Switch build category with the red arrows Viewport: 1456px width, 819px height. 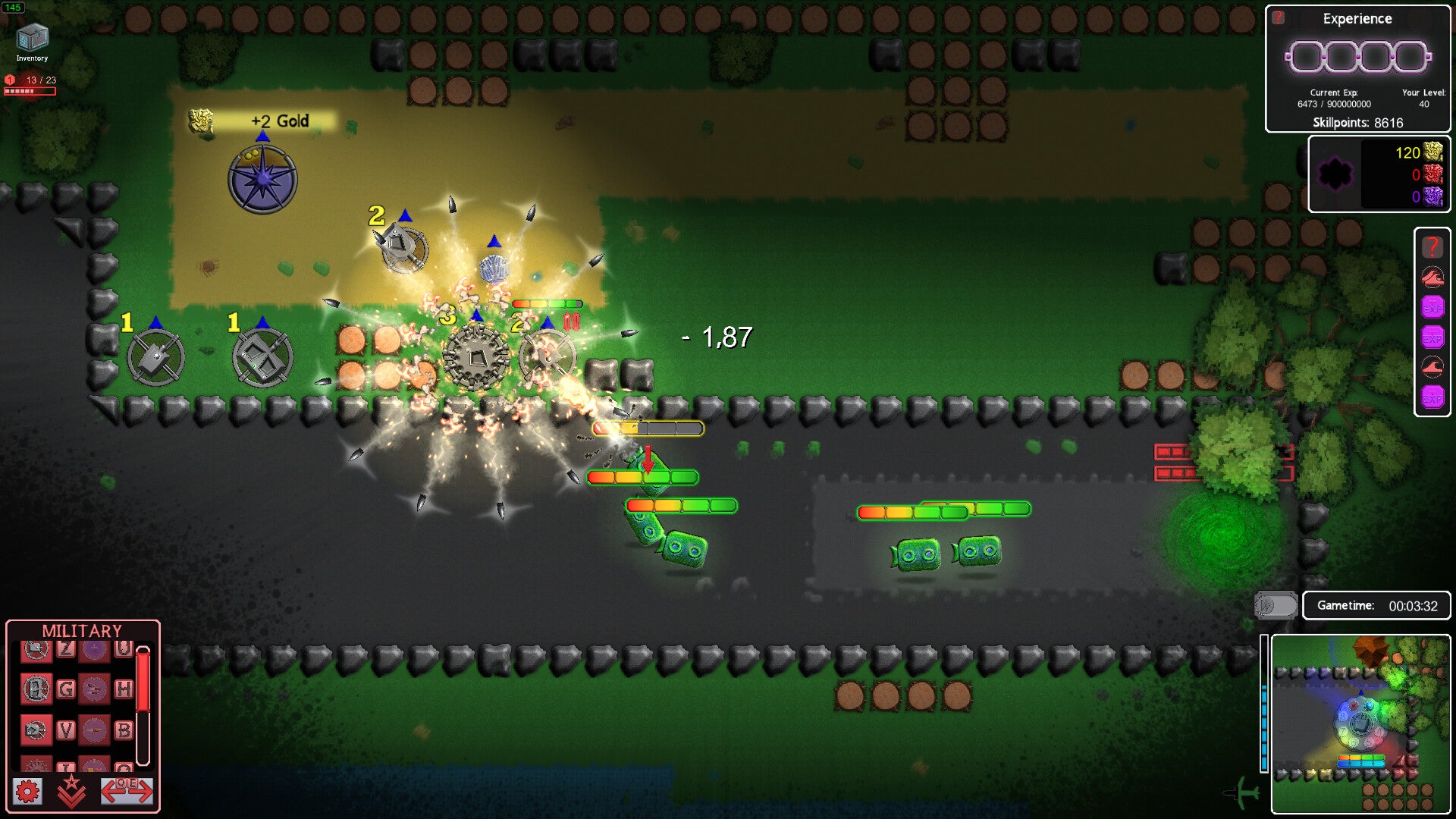point(127,791)
